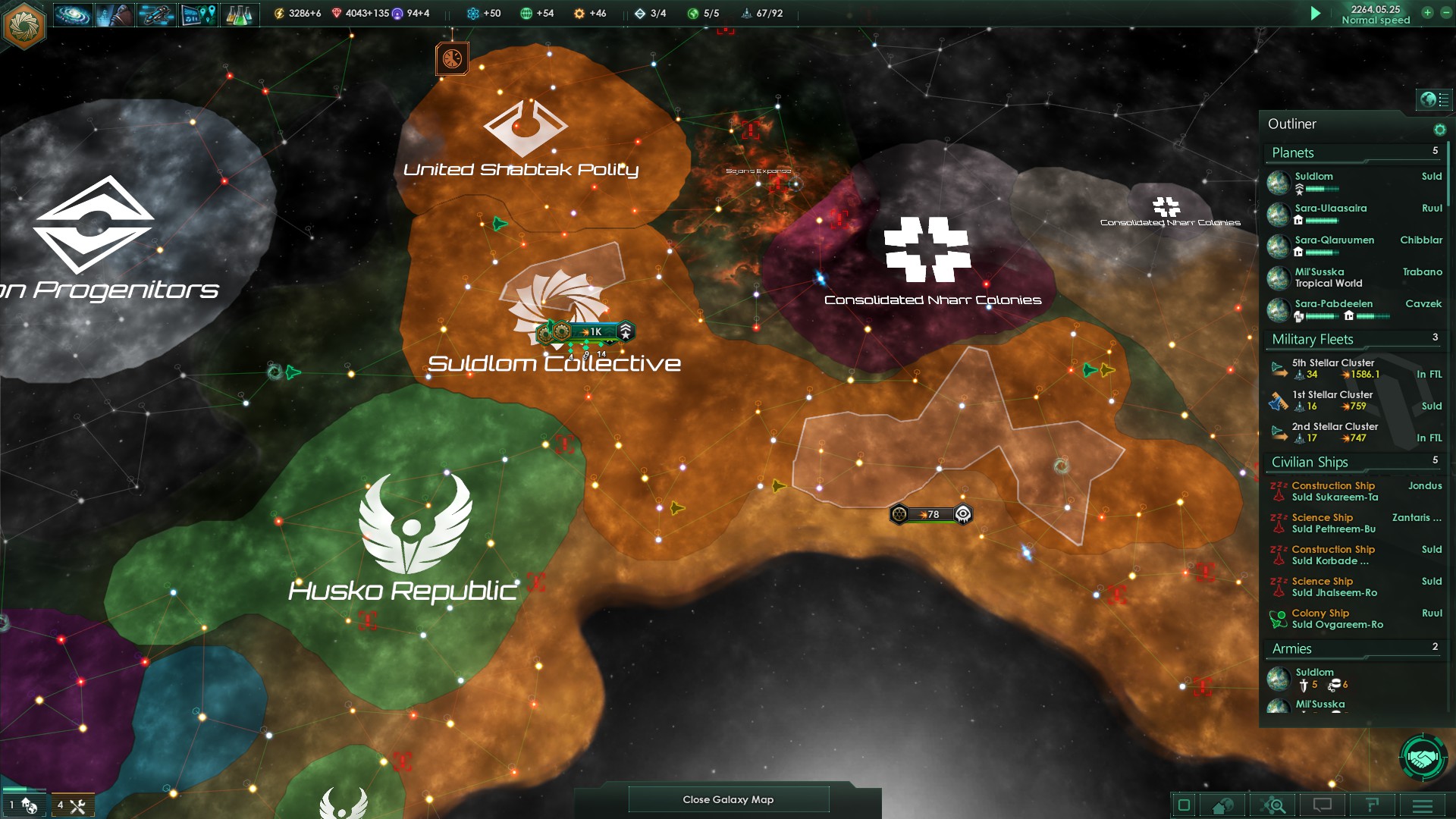Image resolution: width=1456 pixels, height=819 pixels.
Task: Open the research flasks technology screen
Action: [x=239, y=14]
